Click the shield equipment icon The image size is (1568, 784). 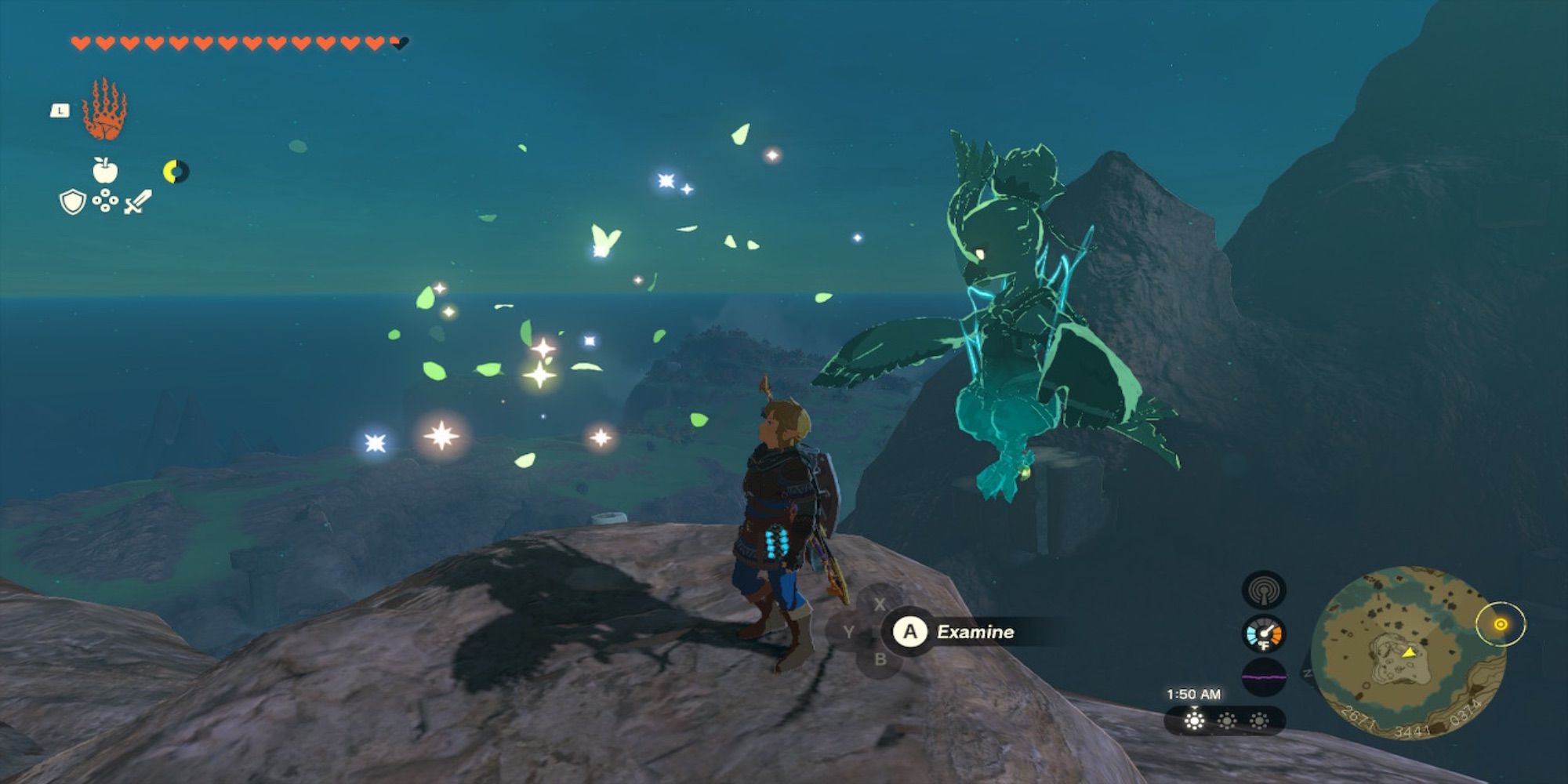(x=72, y=202)
